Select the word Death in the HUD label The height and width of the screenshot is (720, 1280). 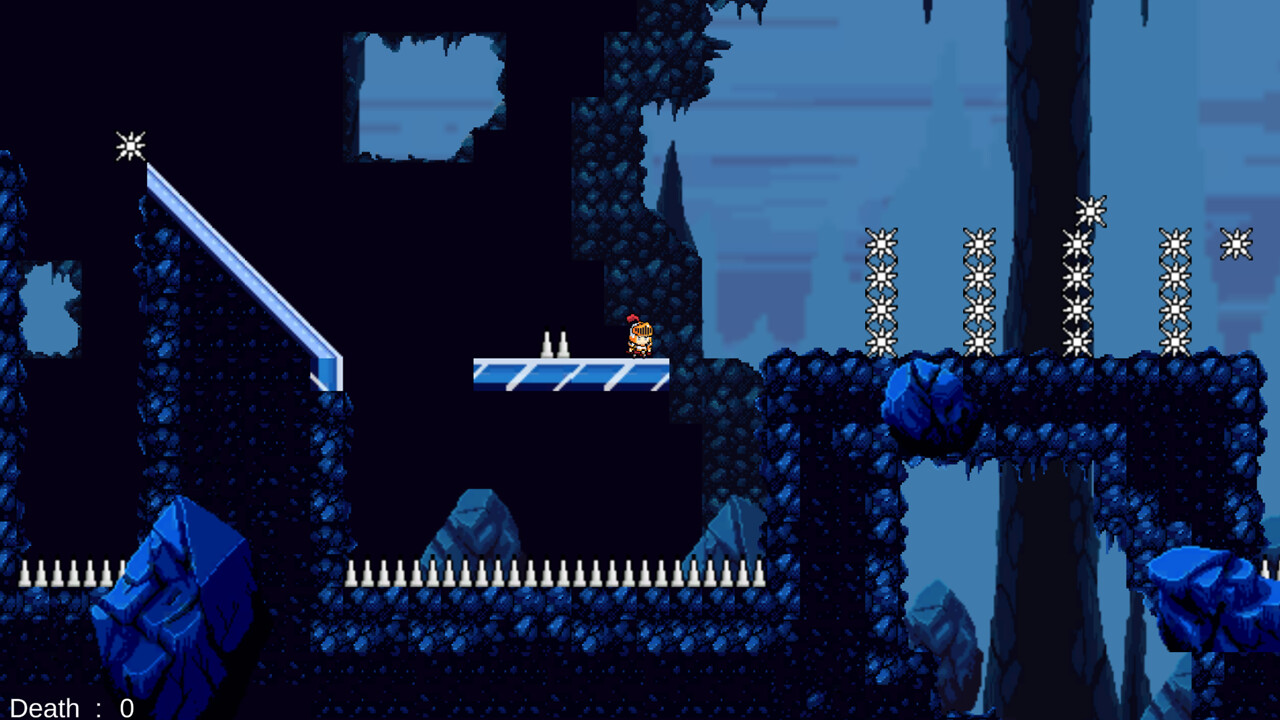click(x=42, y=708)
